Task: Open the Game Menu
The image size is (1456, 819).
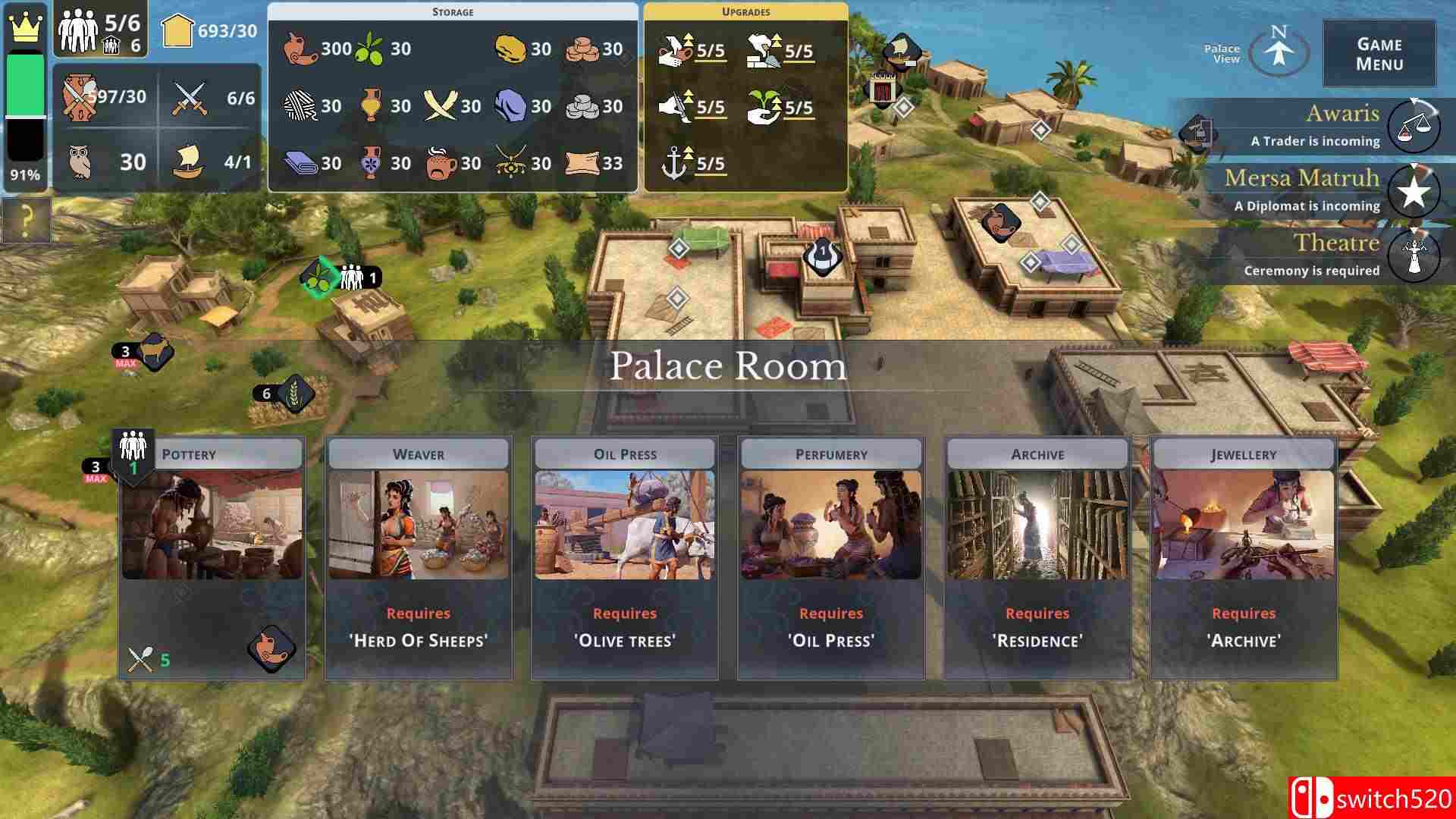Action: pos(1377,52)
